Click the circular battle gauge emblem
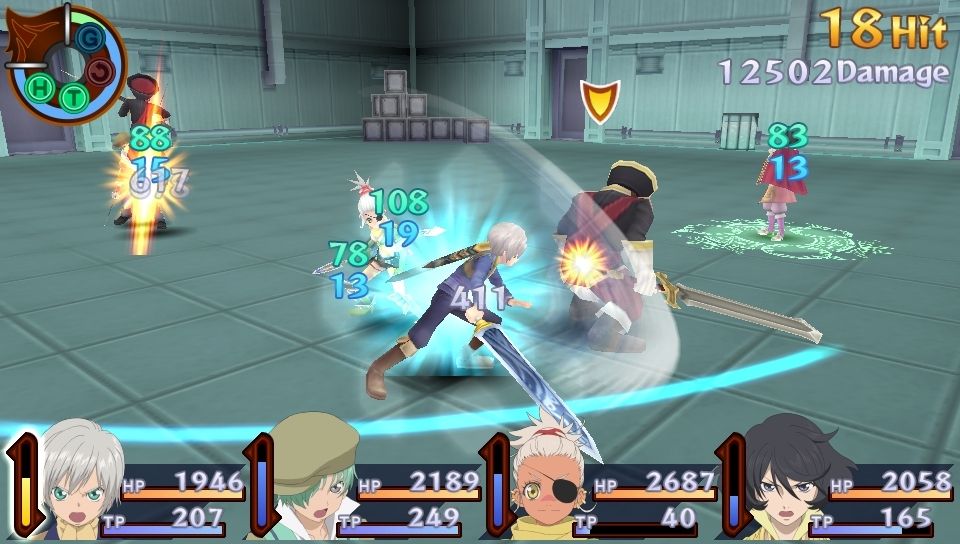This screenshot has height=544, width=960. pyautogui.click(x=68, y=65)
